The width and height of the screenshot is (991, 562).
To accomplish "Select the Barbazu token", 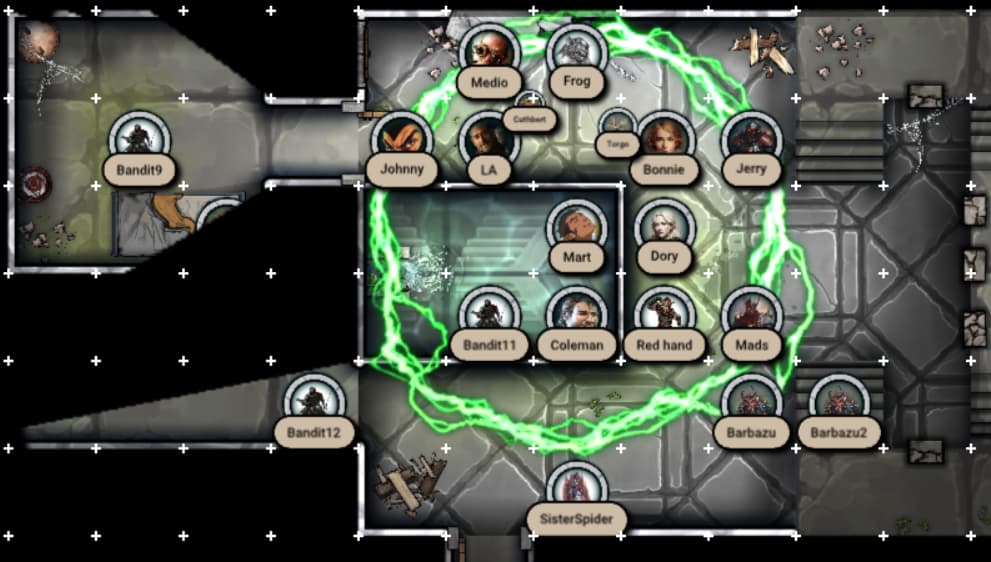I will coord(751,404).
